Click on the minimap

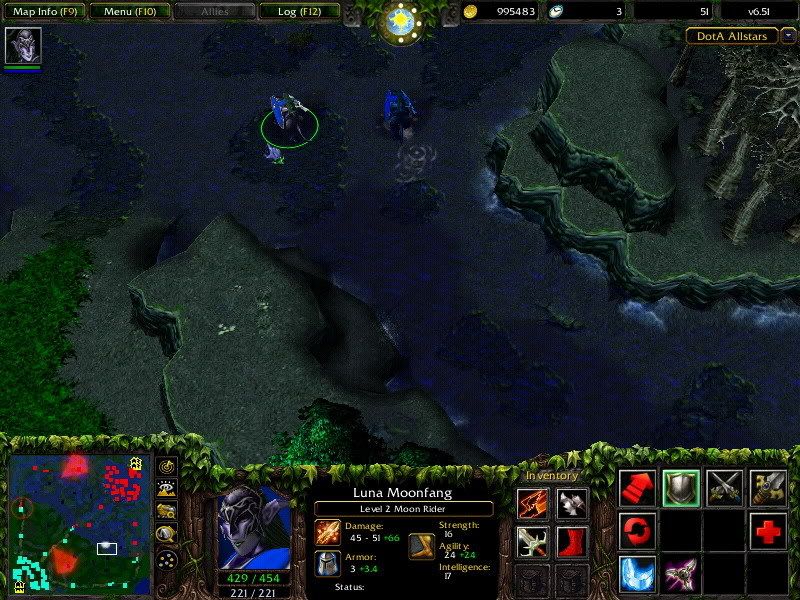pos(80,525)
